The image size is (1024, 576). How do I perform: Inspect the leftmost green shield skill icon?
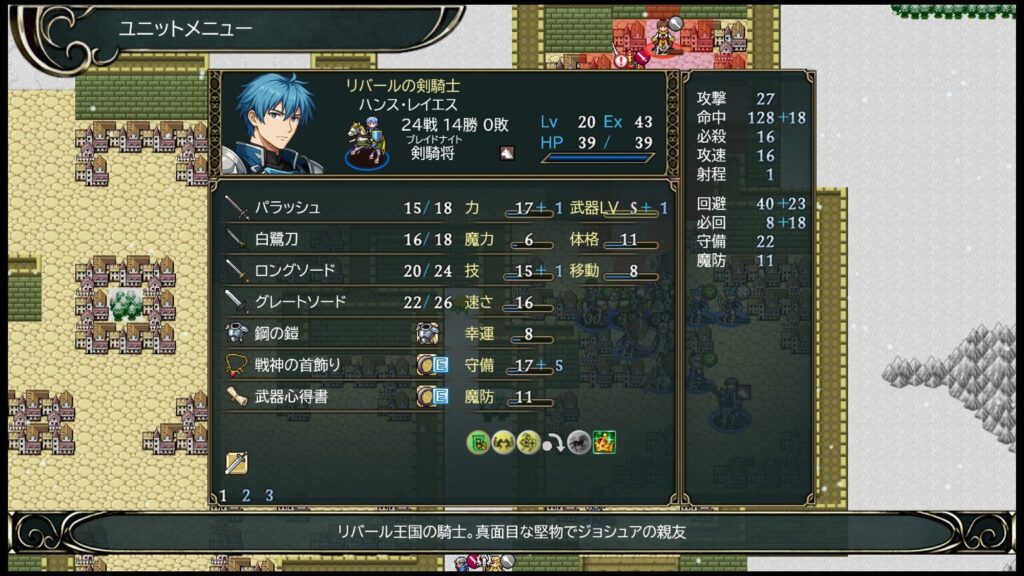478,442
